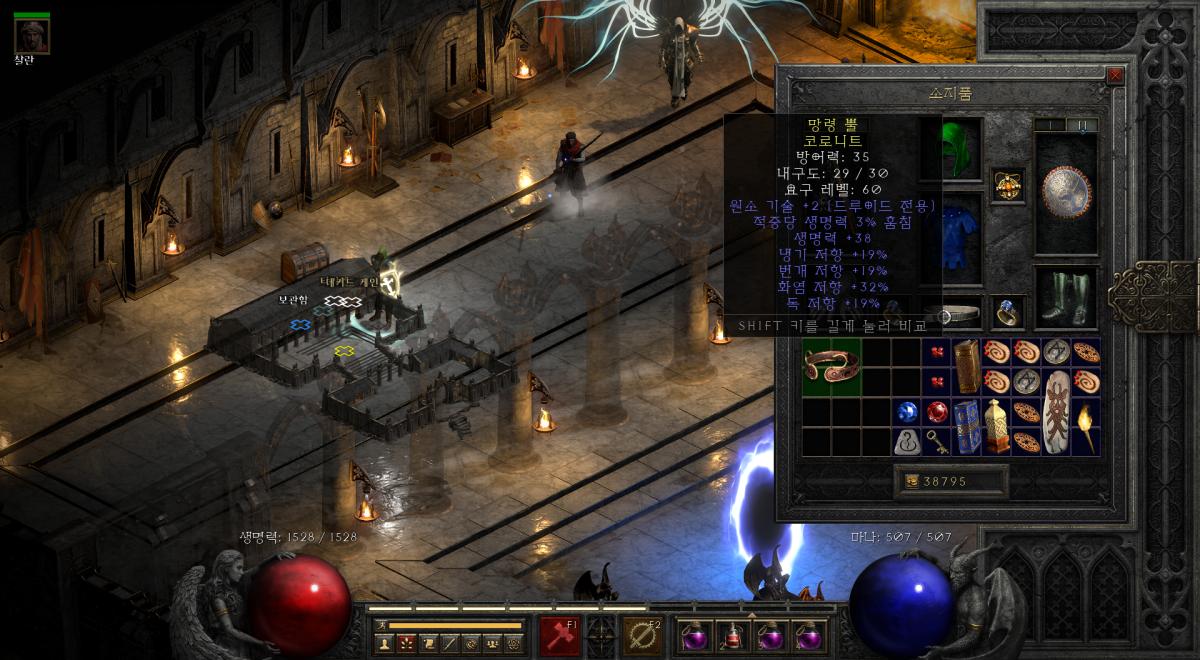This screenshot has height=660, width=1200.
Task: Pick up the key in inventory
Action: [x=937, y=441]
